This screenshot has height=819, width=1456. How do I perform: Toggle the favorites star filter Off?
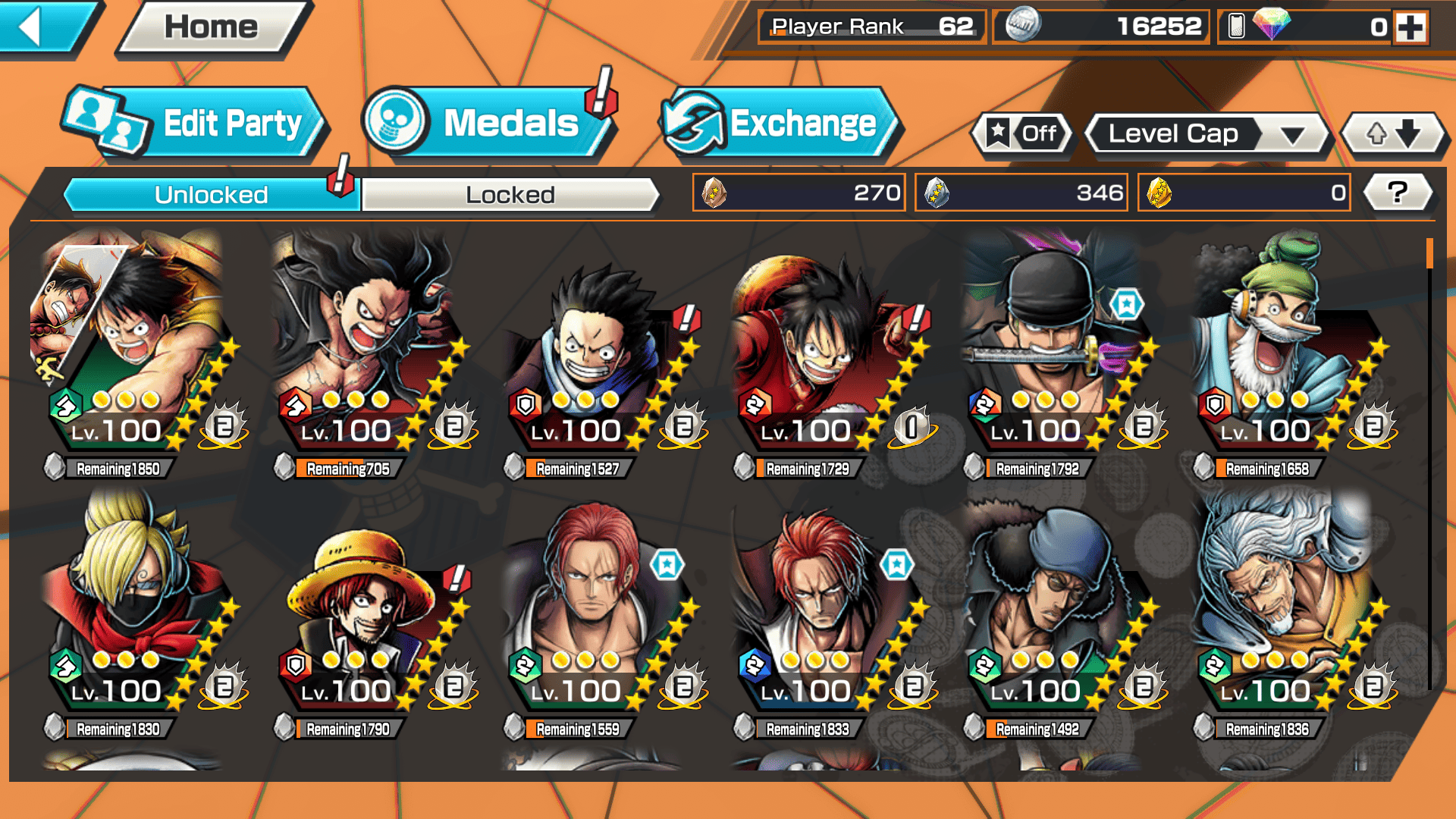[x=1023, y=134]
